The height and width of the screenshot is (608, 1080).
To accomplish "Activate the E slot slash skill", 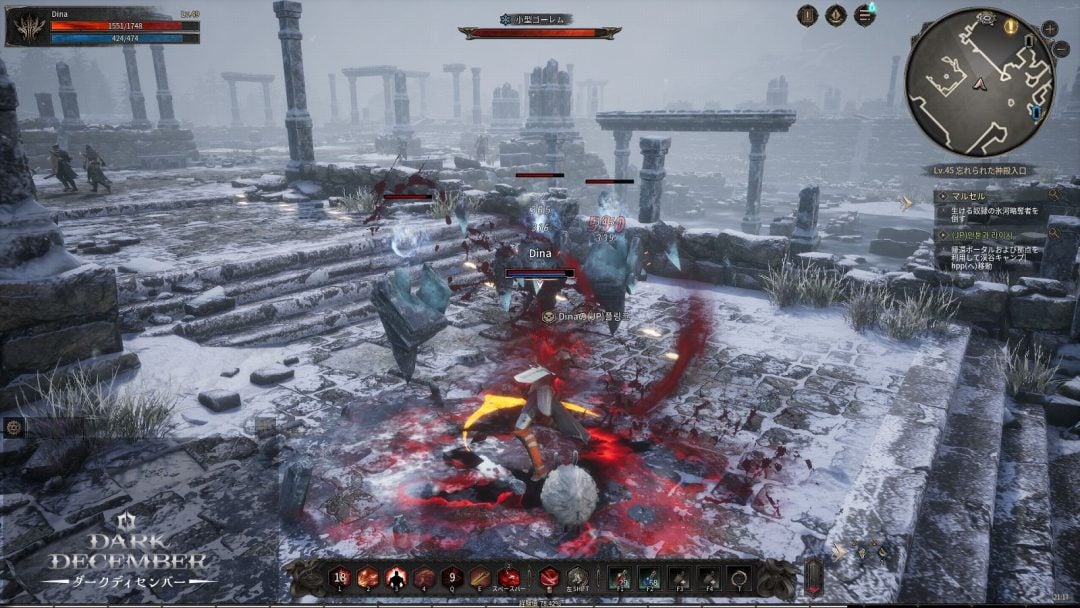I will coord(481,578).
